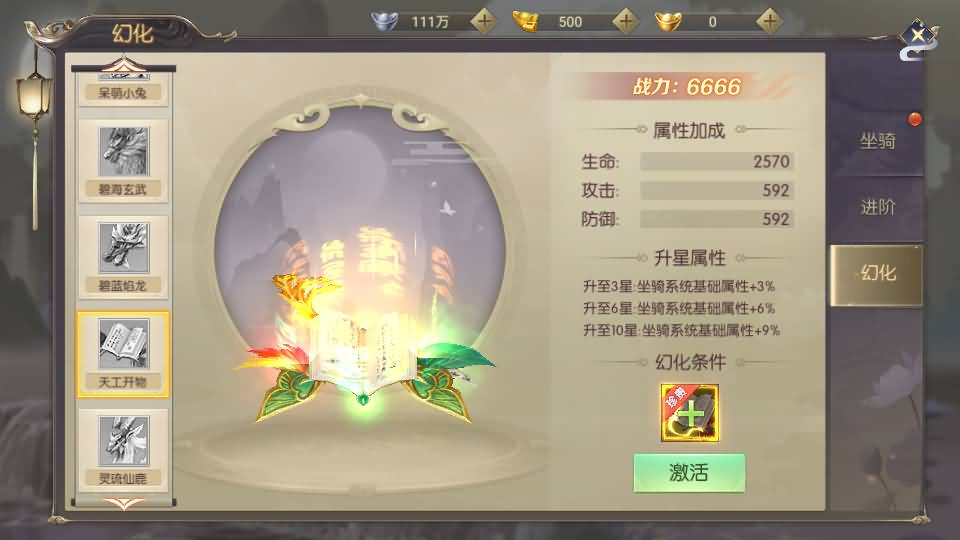Pick the 天工开物 mount skin
Viewport: 960px width, 540px height.
tap(124, 352)
